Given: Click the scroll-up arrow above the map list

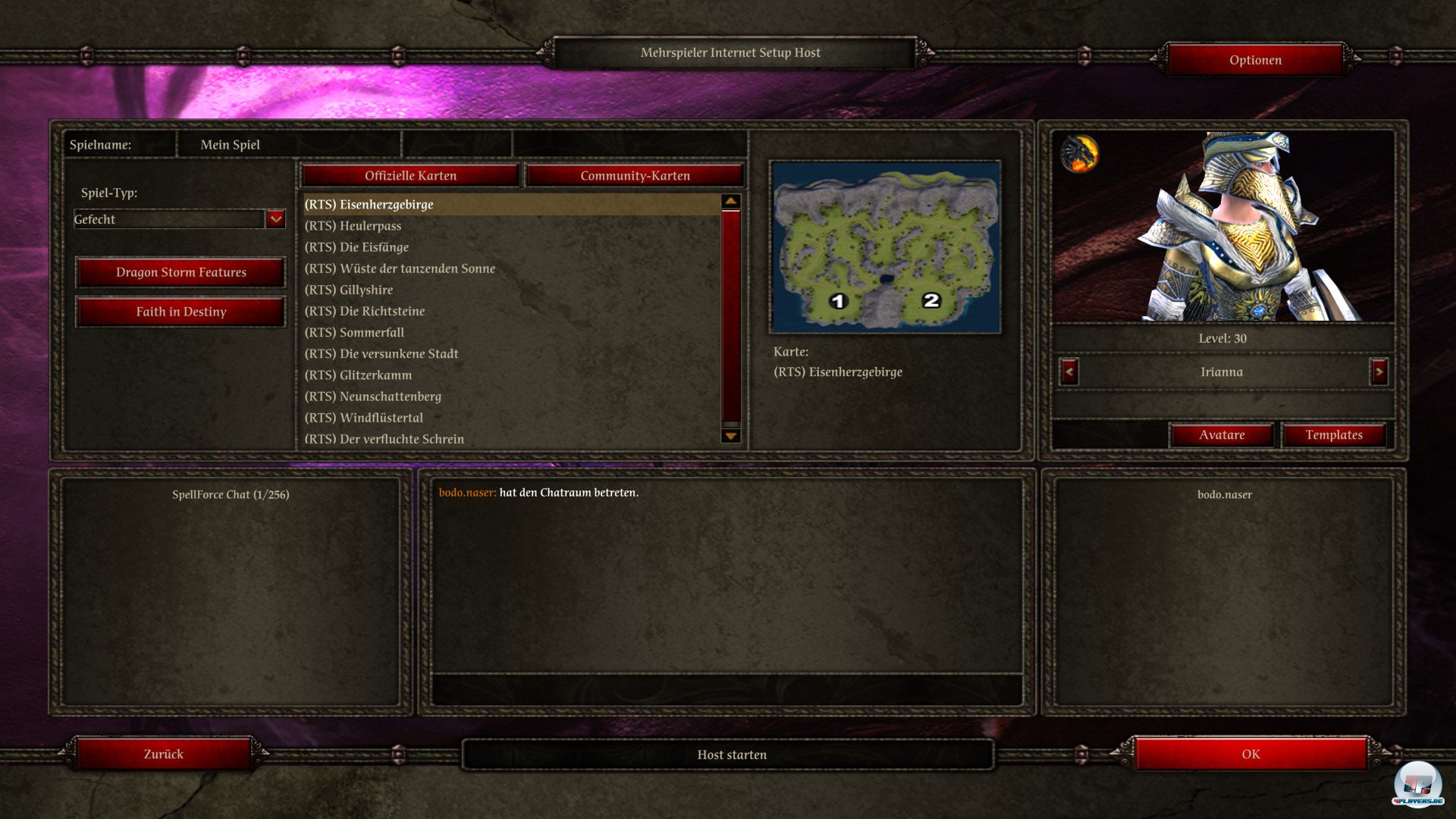Looking at the screenshot, I should click(x=729, y=199).
